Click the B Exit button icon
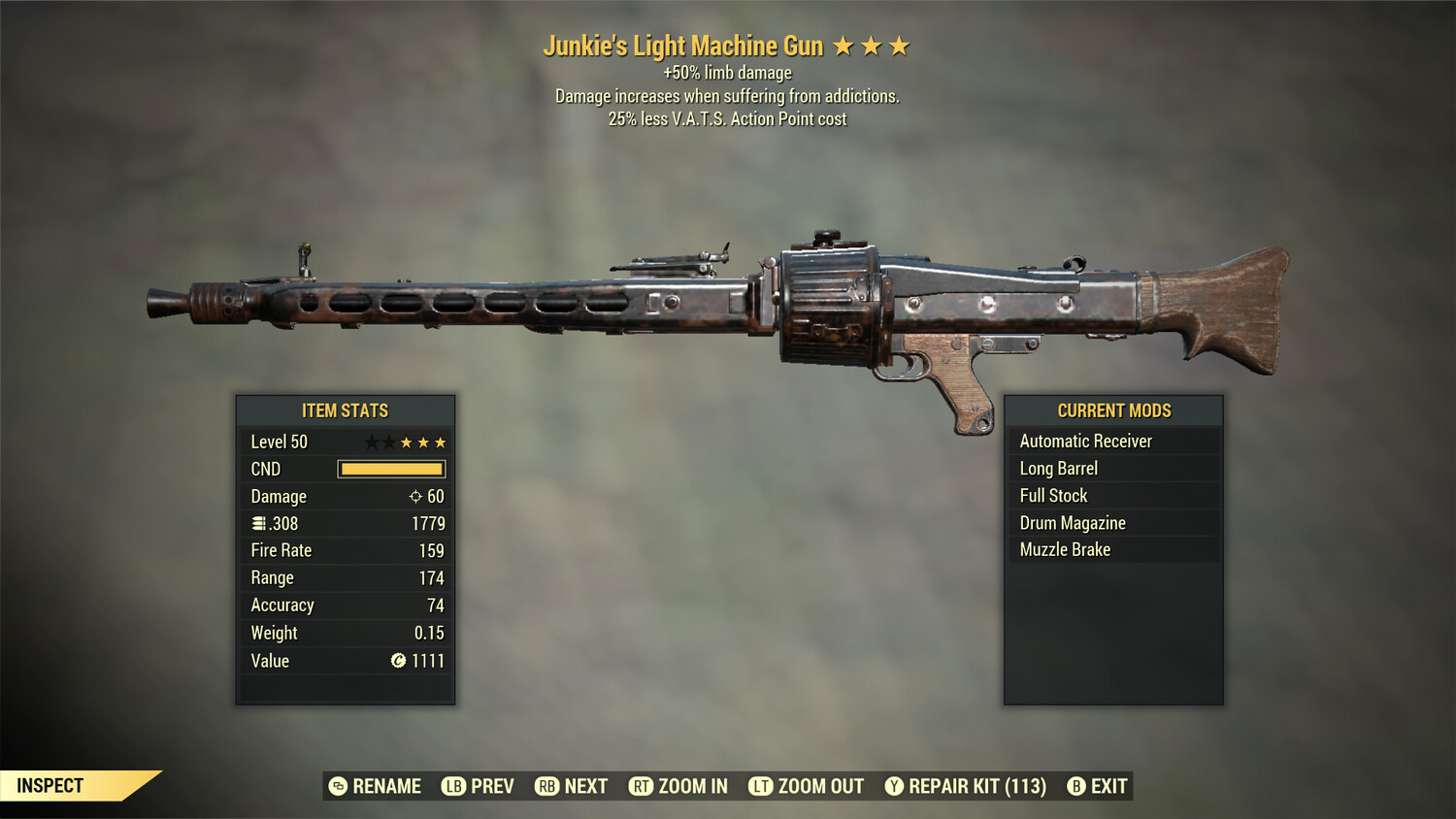 click(1076, 786)
